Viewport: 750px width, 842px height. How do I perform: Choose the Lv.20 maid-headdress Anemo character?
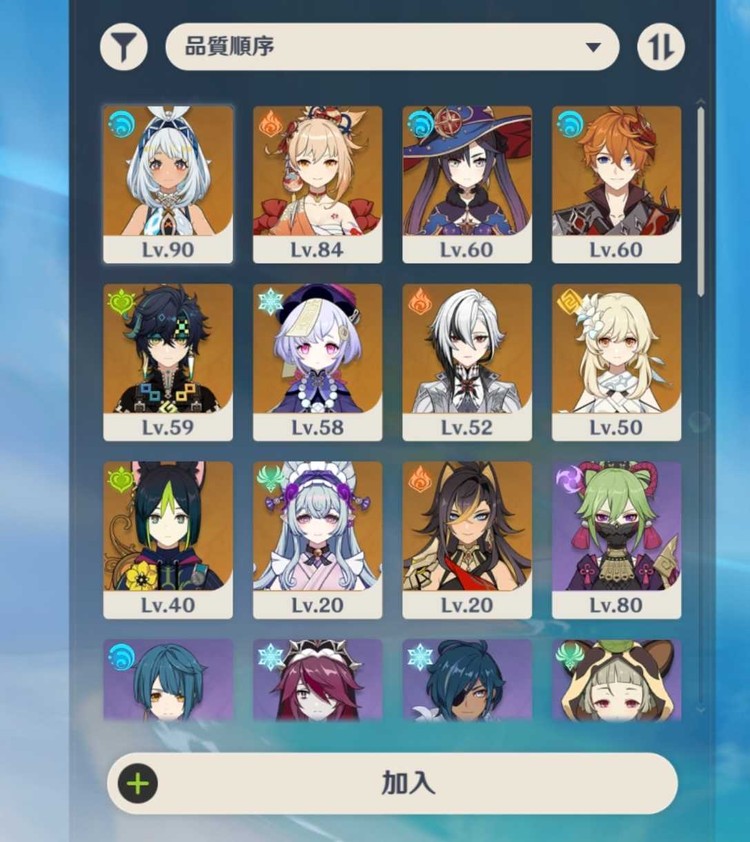pyautogui.click(x=317, y=539)
